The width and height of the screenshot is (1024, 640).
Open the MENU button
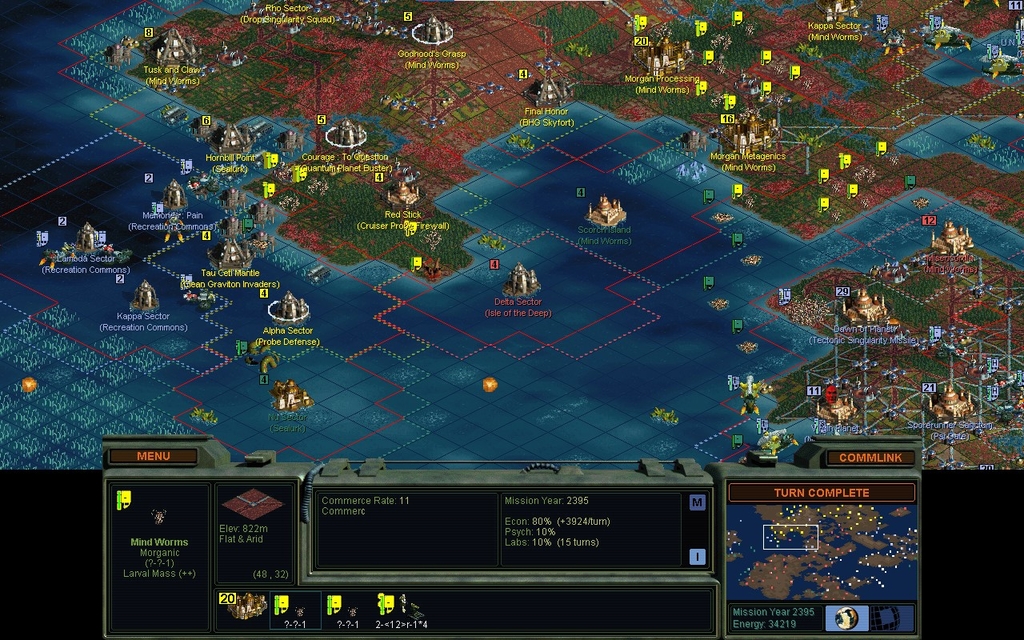tap(153, 456)
